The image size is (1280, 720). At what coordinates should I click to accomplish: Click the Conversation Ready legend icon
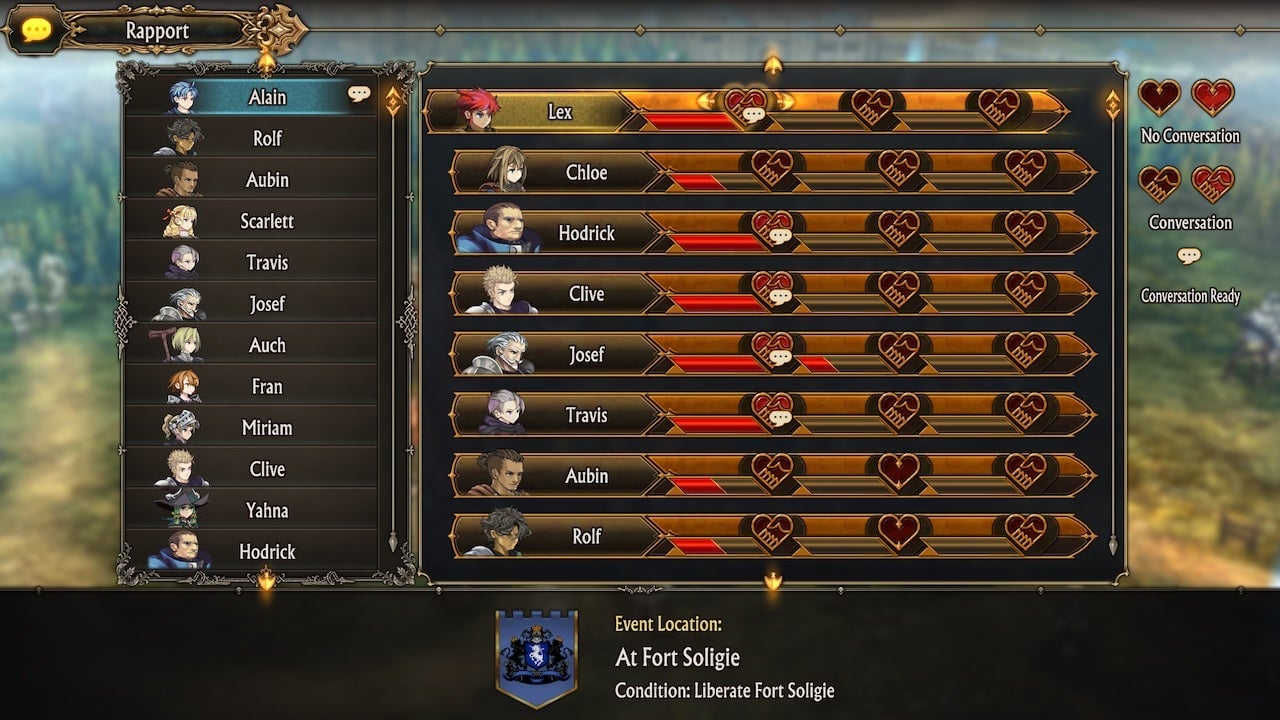pyautogui.click(x=1190, y=257)
